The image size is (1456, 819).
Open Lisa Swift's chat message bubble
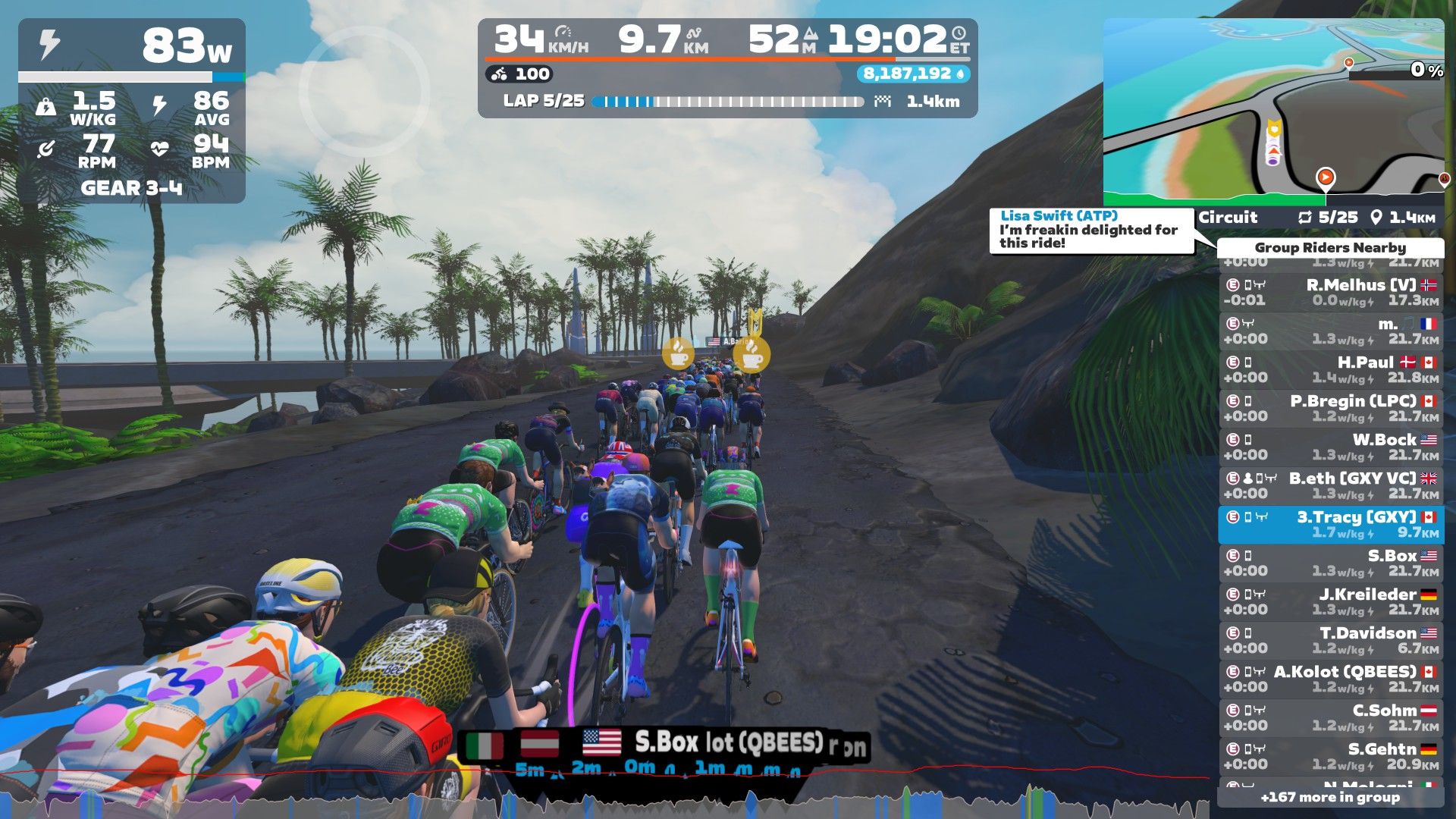1090,230
